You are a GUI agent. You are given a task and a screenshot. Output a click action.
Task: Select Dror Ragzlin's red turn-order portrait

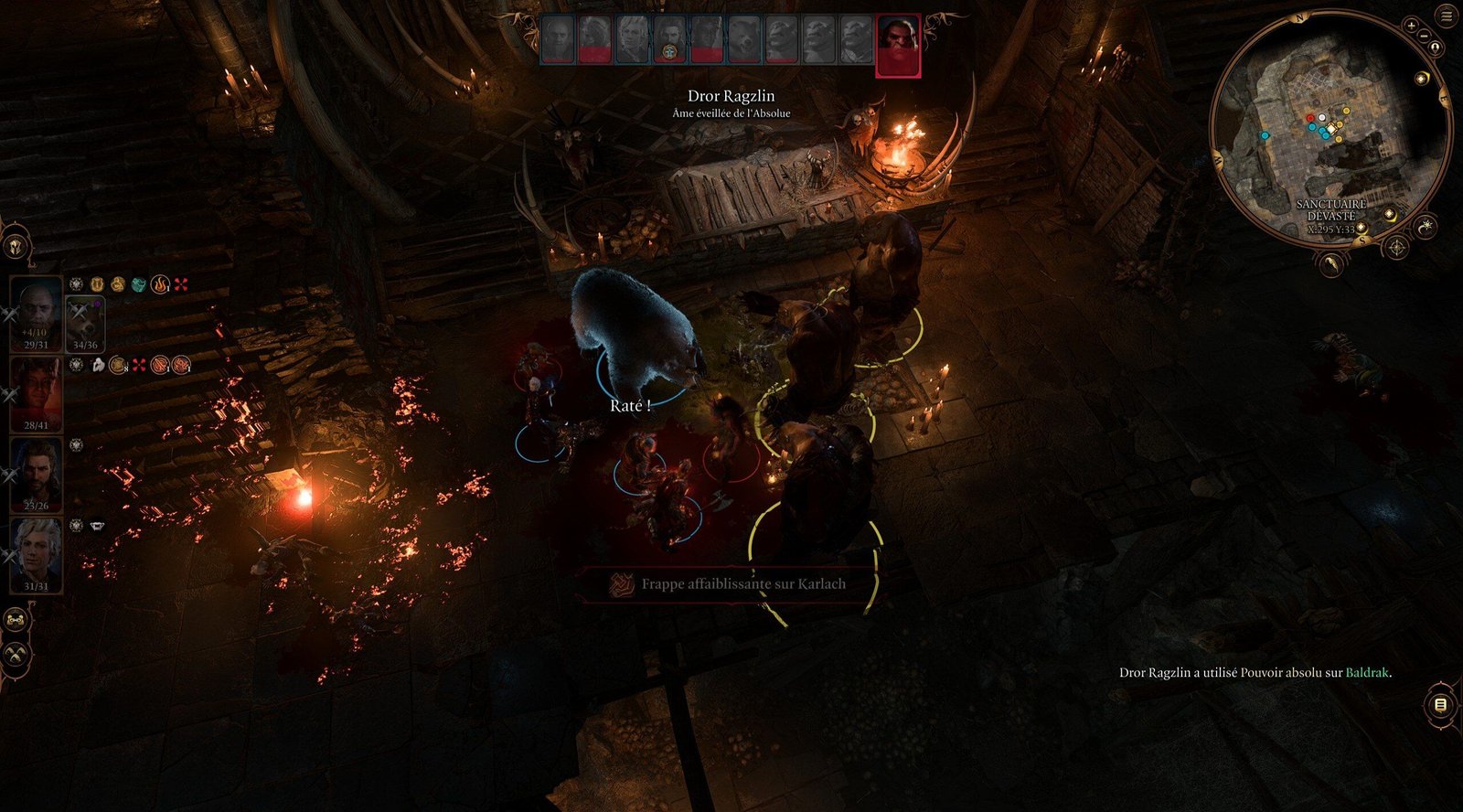(897, 45)
